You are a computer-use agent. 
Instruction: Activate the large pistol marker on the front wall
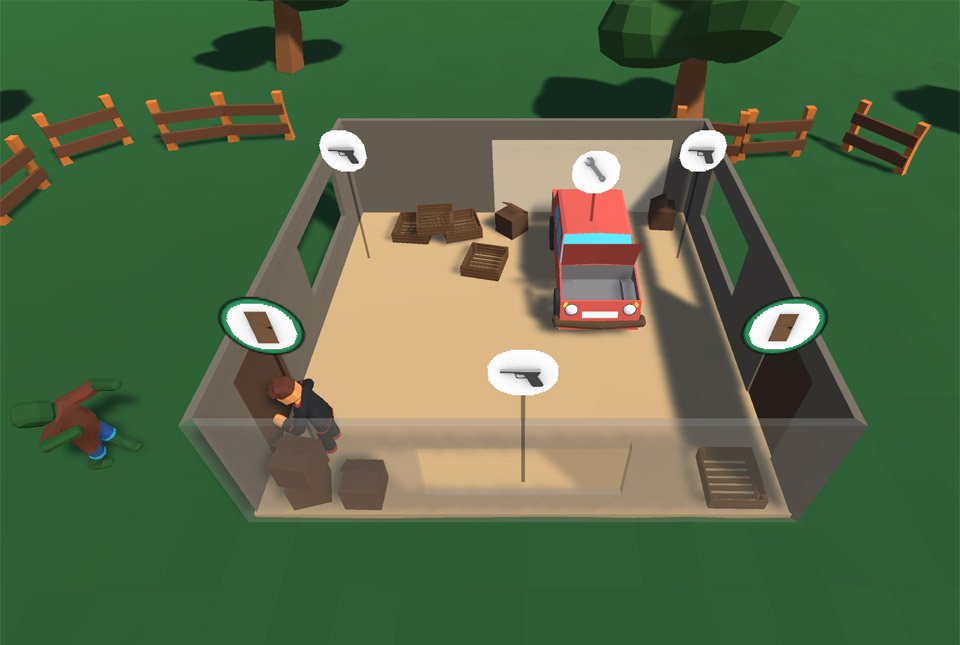(522, 374)
